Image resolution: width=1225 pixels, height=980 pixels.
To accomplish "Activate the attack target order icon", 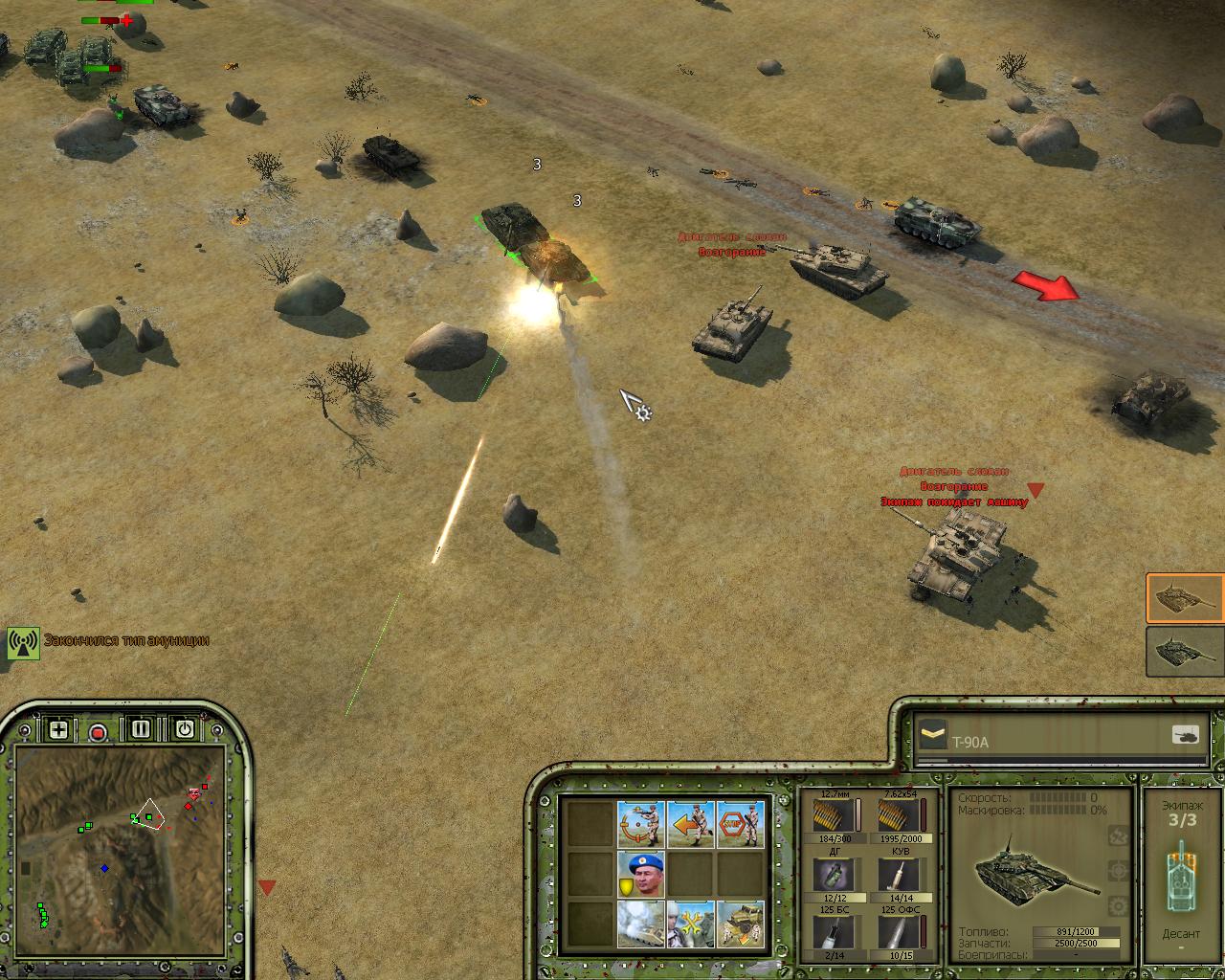I will (x=640, y=824).
